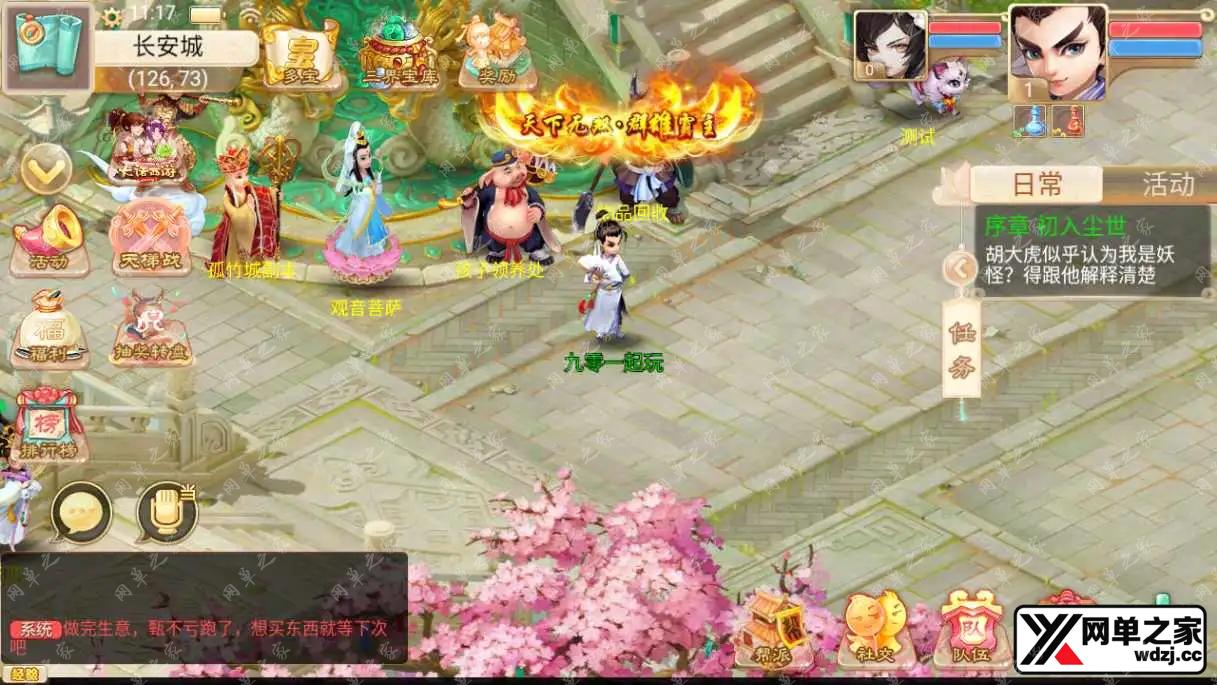This screenshot has height=685, width=1217.
Task: Use the blue potion quick slot
Action: pyautogui.click(x=1029, y=122)
